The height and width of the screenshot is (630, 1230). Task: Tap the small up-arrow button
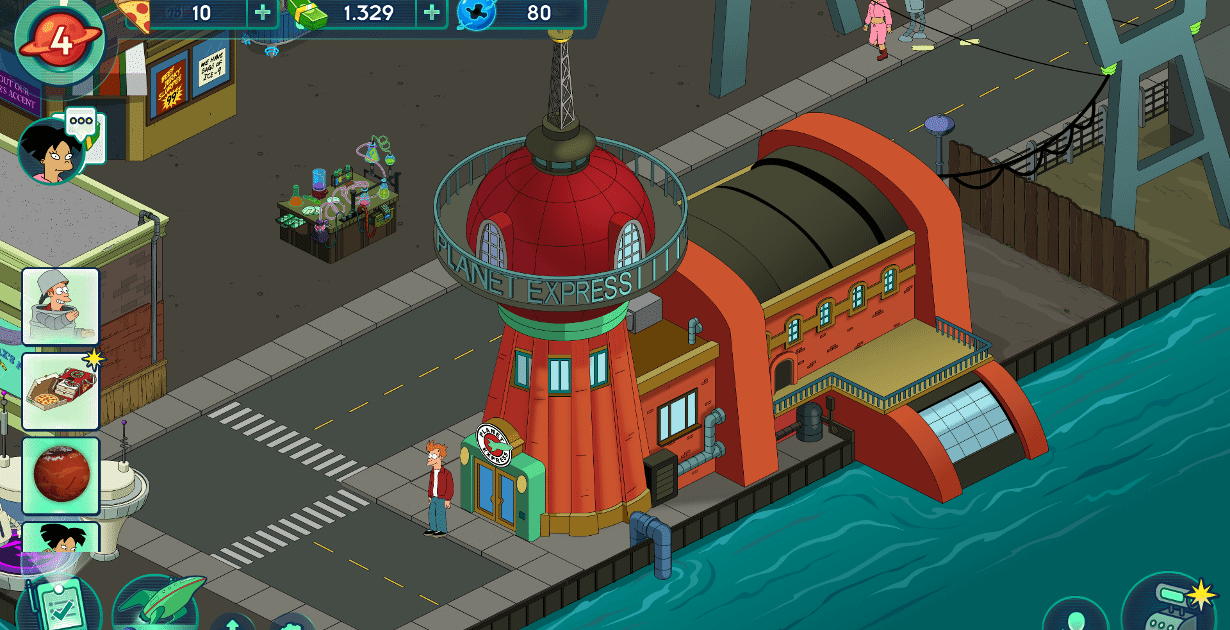point(232,622)
